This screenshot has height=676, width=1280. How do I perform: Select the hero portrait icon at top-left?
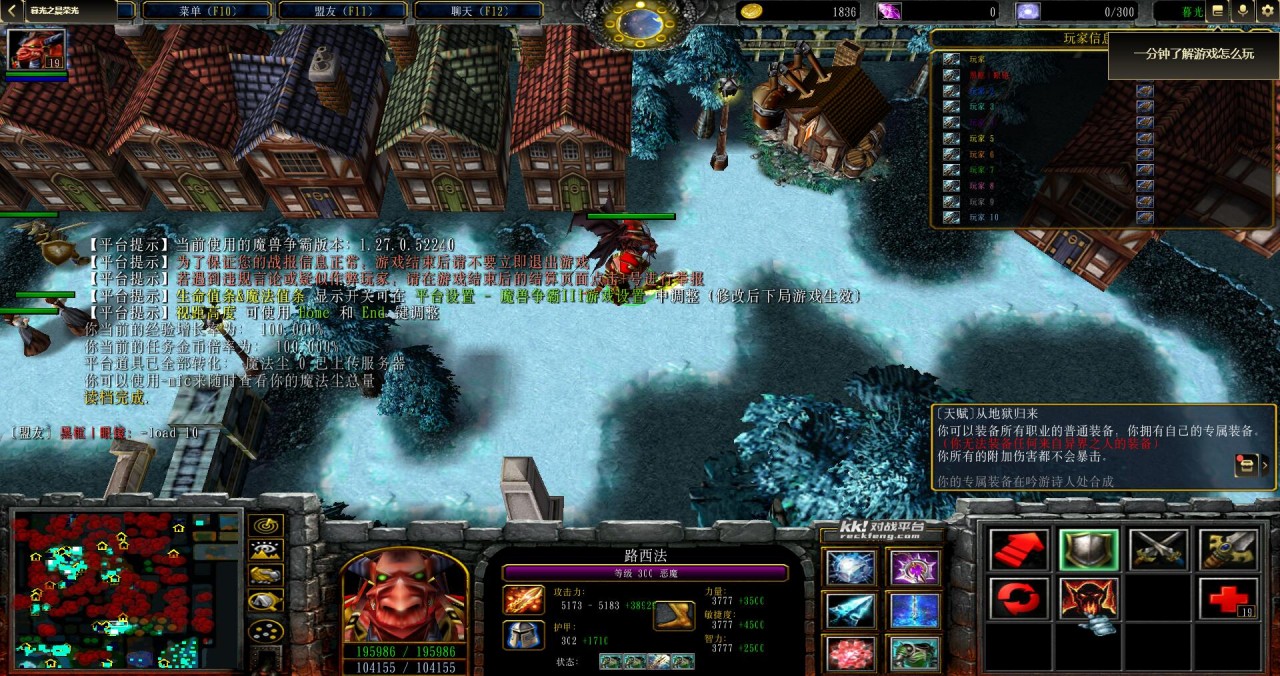tap(37, 49)
